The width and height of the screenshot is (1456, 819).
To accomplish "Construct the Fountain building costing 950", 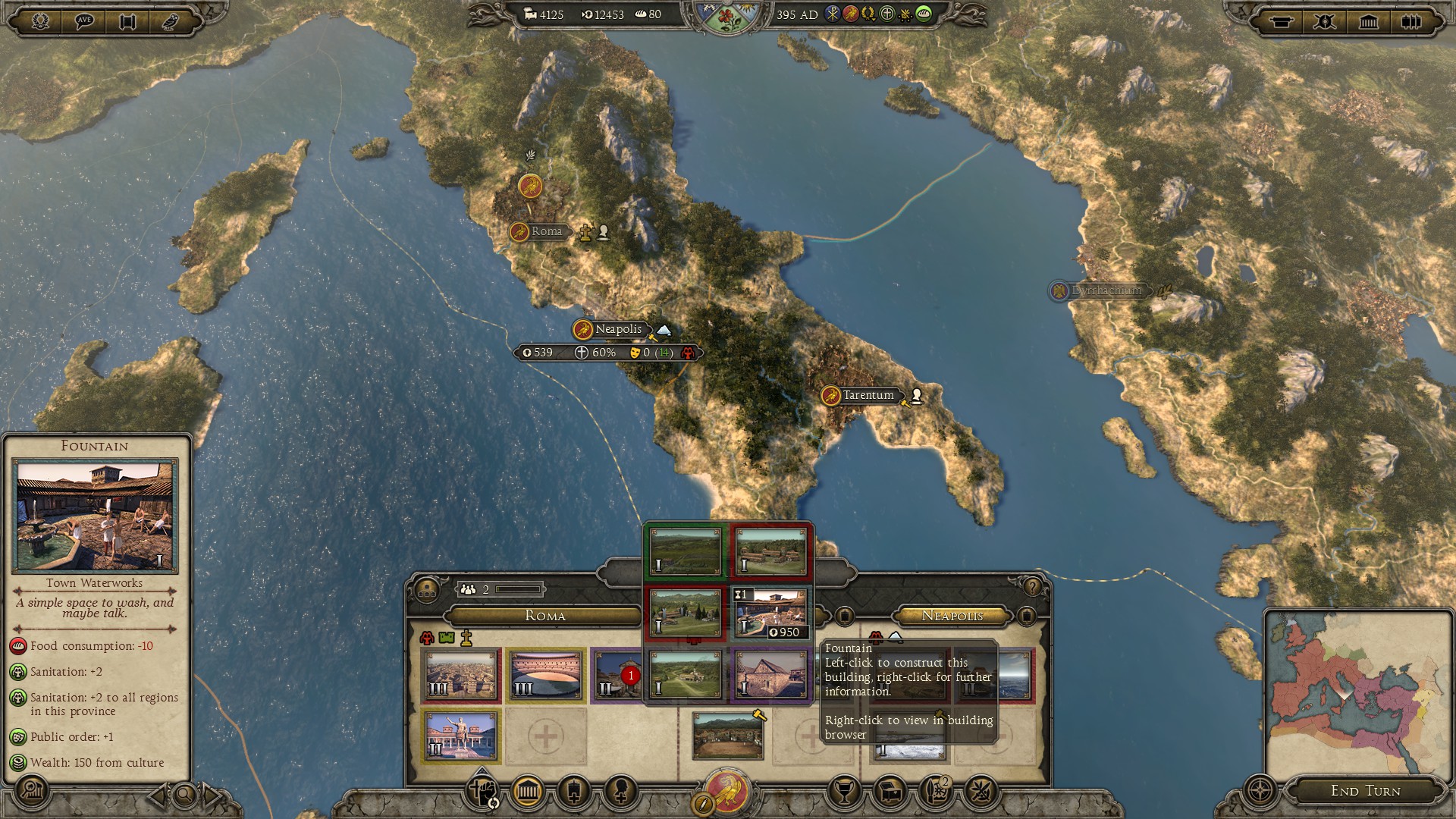I will click(x=770, y=613).
